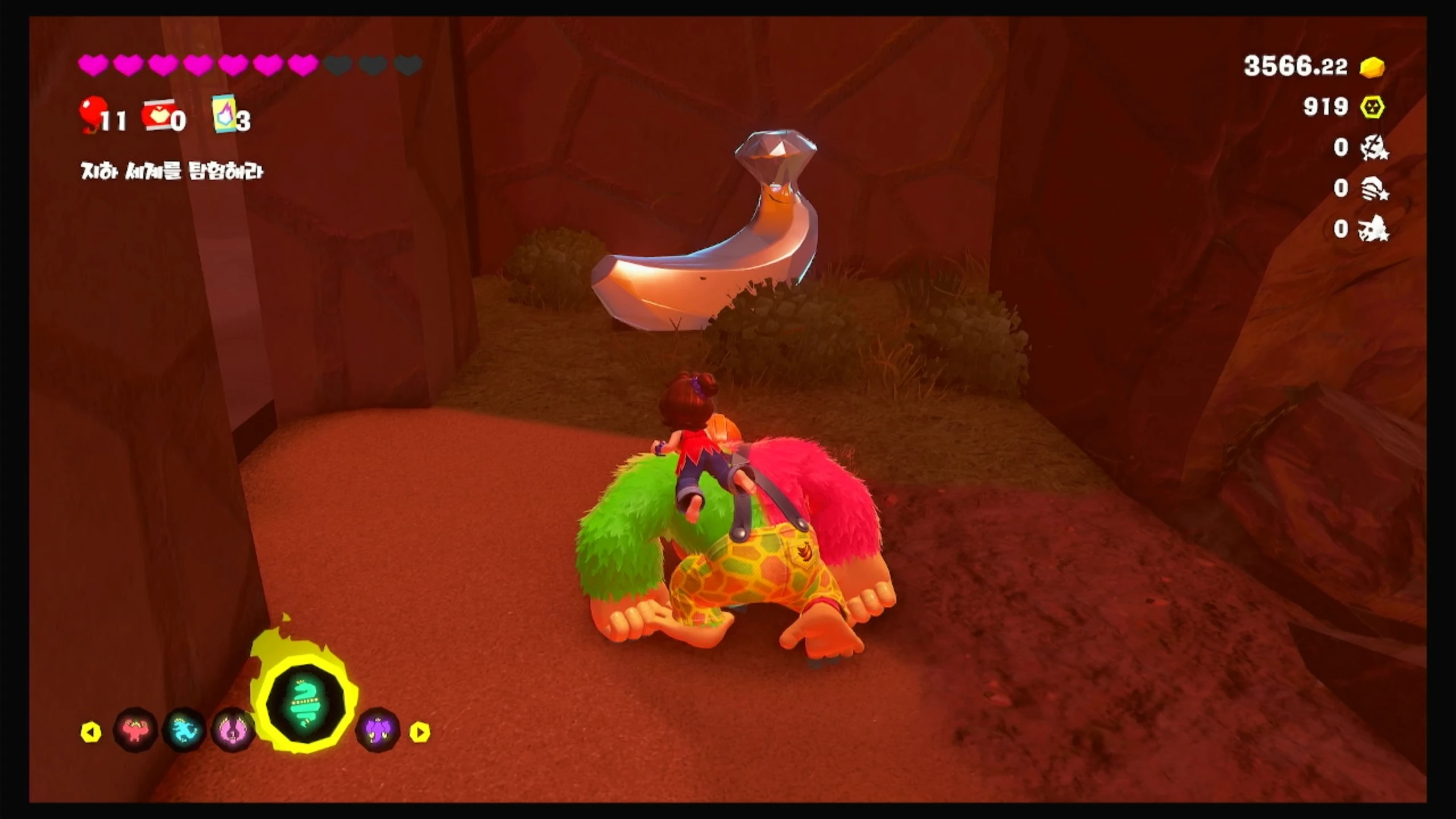Click the striped shell fossil icon
This screenshot has height=819, width=1456.
pyautogui.click(x=1374, y=188)
